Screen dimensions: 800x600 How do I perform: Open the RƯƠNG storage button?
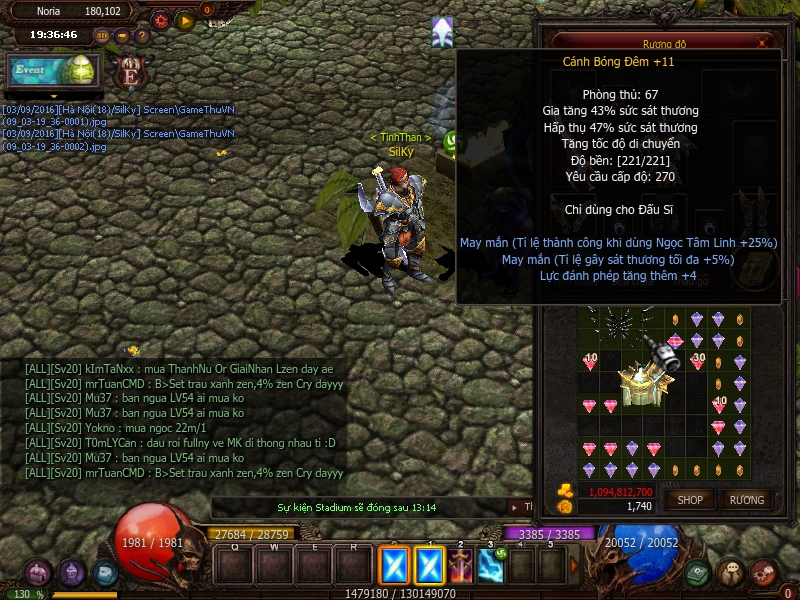point(747,499)
